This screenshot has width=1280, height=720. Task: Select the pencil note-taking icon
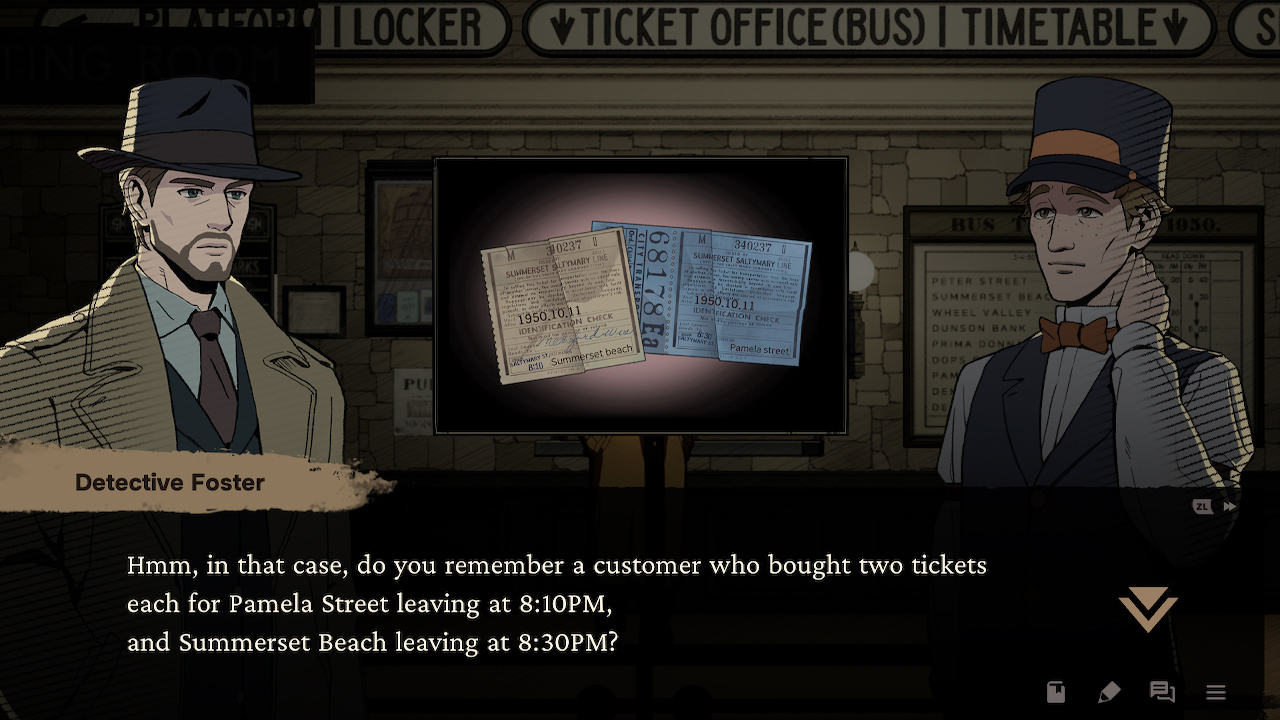click(x=1109, y=692)
